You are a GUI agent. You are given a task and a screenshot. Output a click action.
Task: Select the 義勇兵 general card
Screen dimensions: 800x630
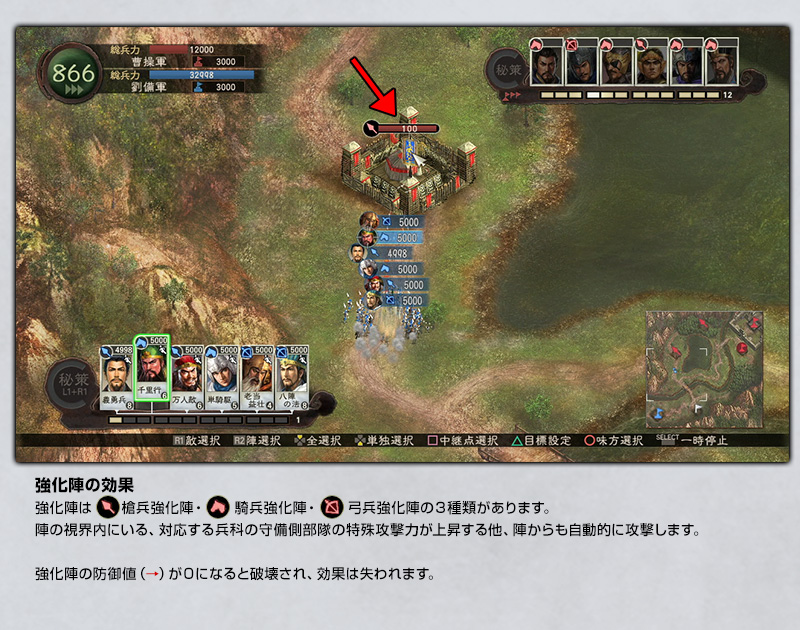point(116,377)
